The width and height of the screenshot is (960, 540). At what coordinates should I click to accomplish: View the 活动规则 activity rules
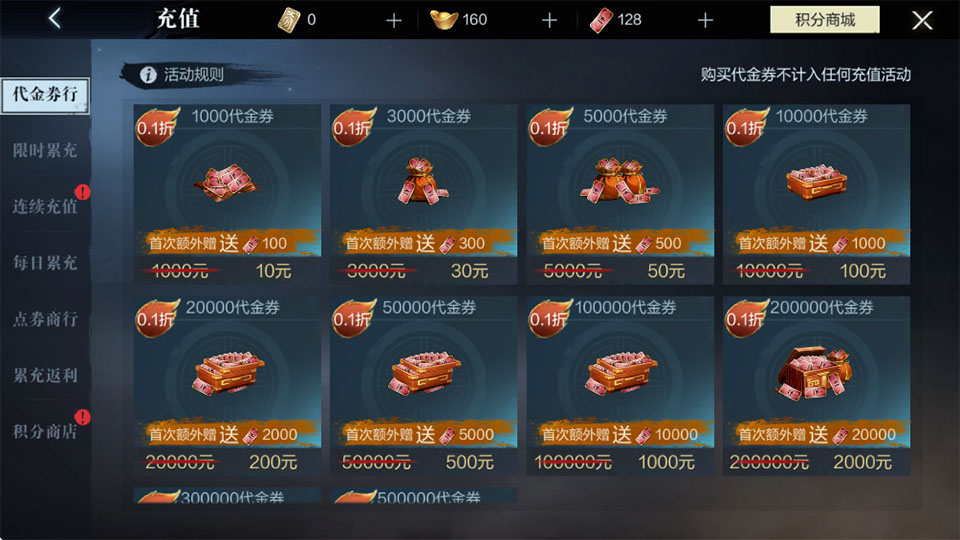tap(183, 75)
